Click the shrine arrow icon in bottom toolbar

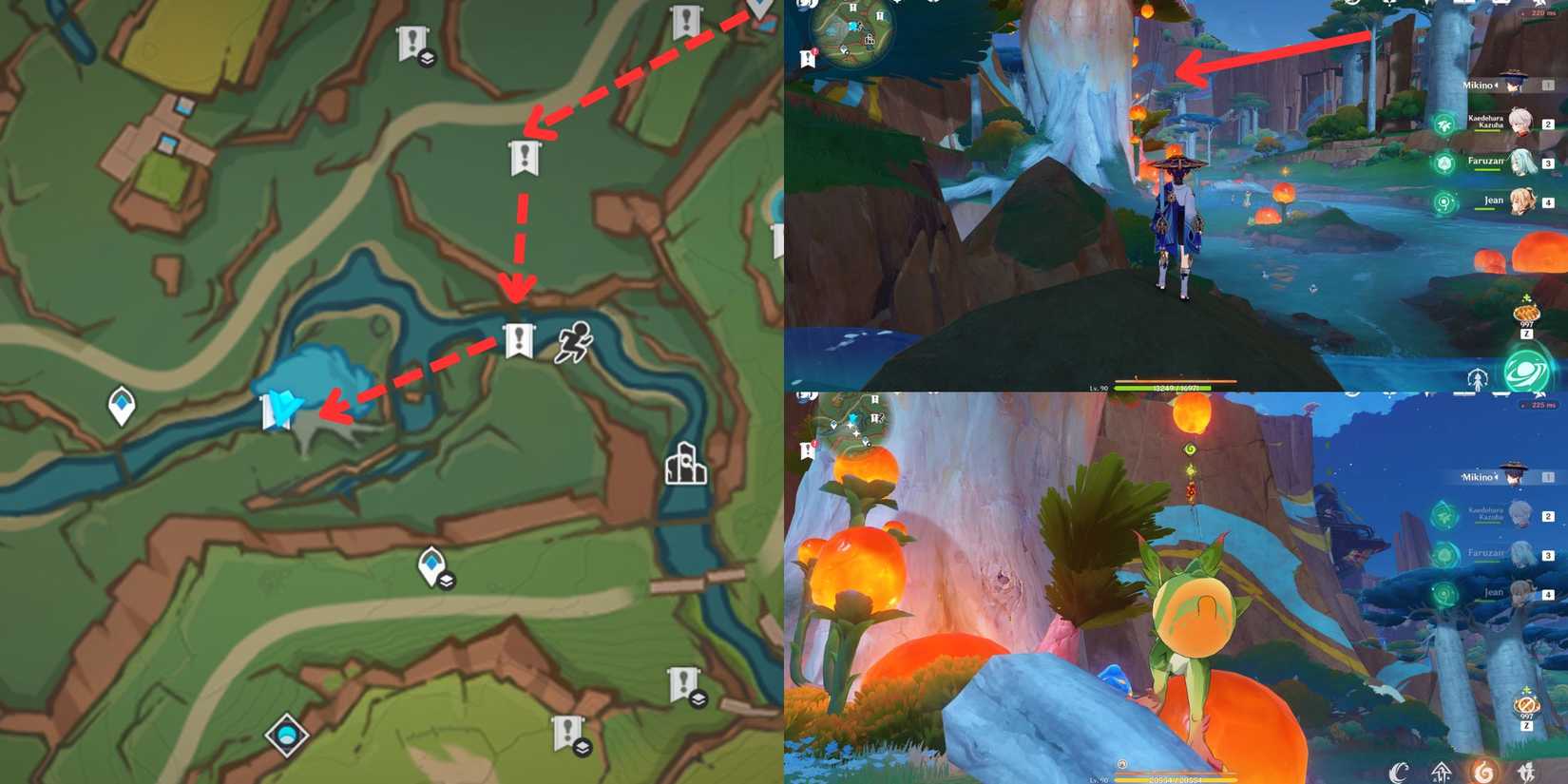1442,770
